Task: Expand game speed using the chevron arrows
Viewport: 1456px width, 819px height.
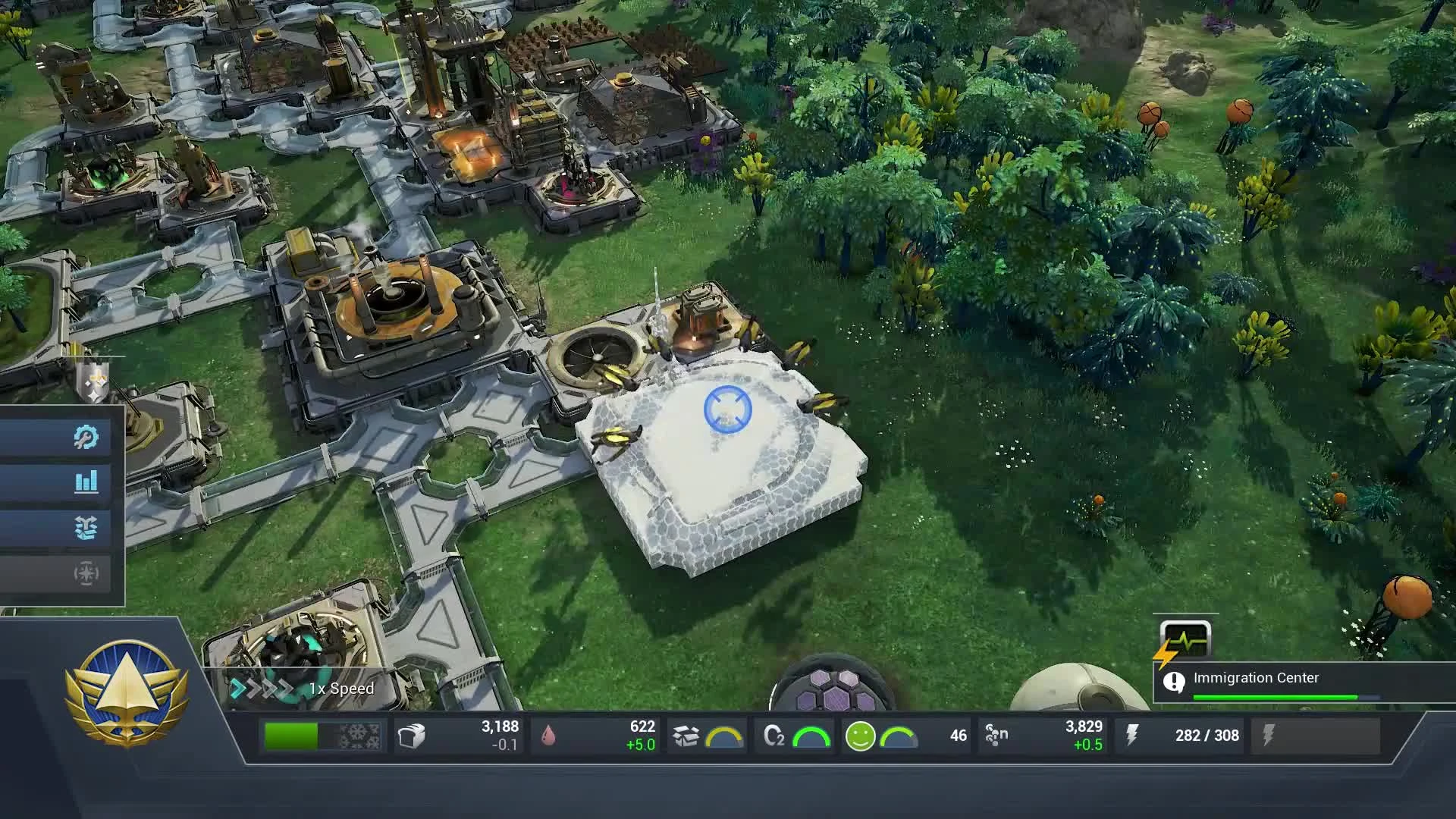Action: point(262,688)
